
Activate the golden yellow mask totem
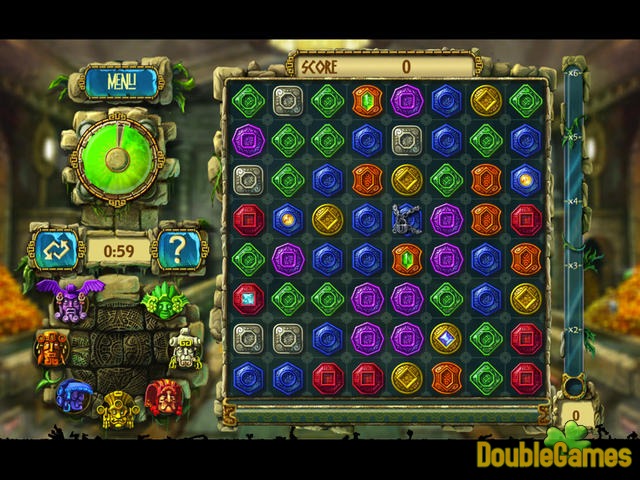pos(118,408)
